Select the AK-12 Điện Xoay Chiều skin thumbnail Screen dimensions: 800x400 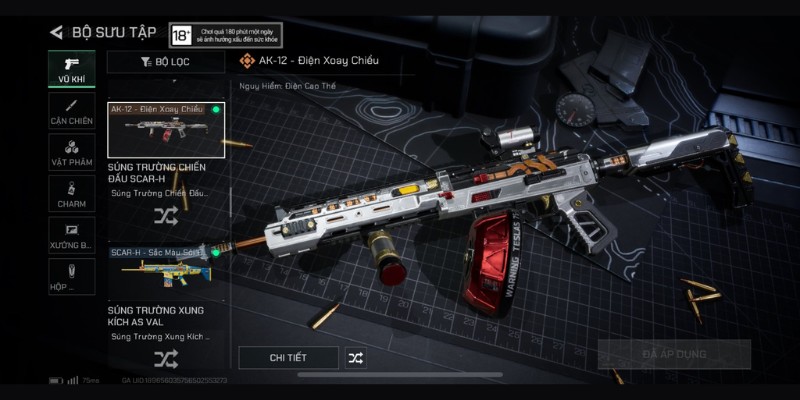click(x=166, y=129)
